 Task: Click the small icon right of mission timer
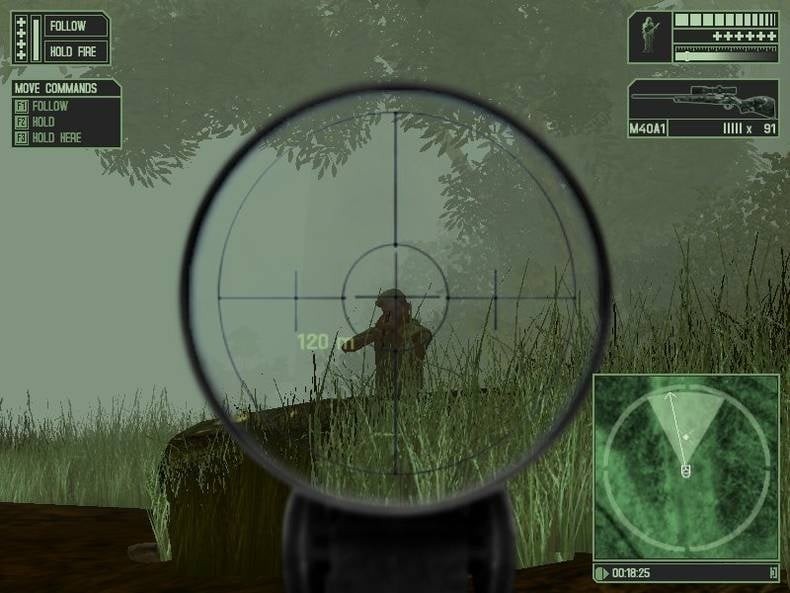772,573
